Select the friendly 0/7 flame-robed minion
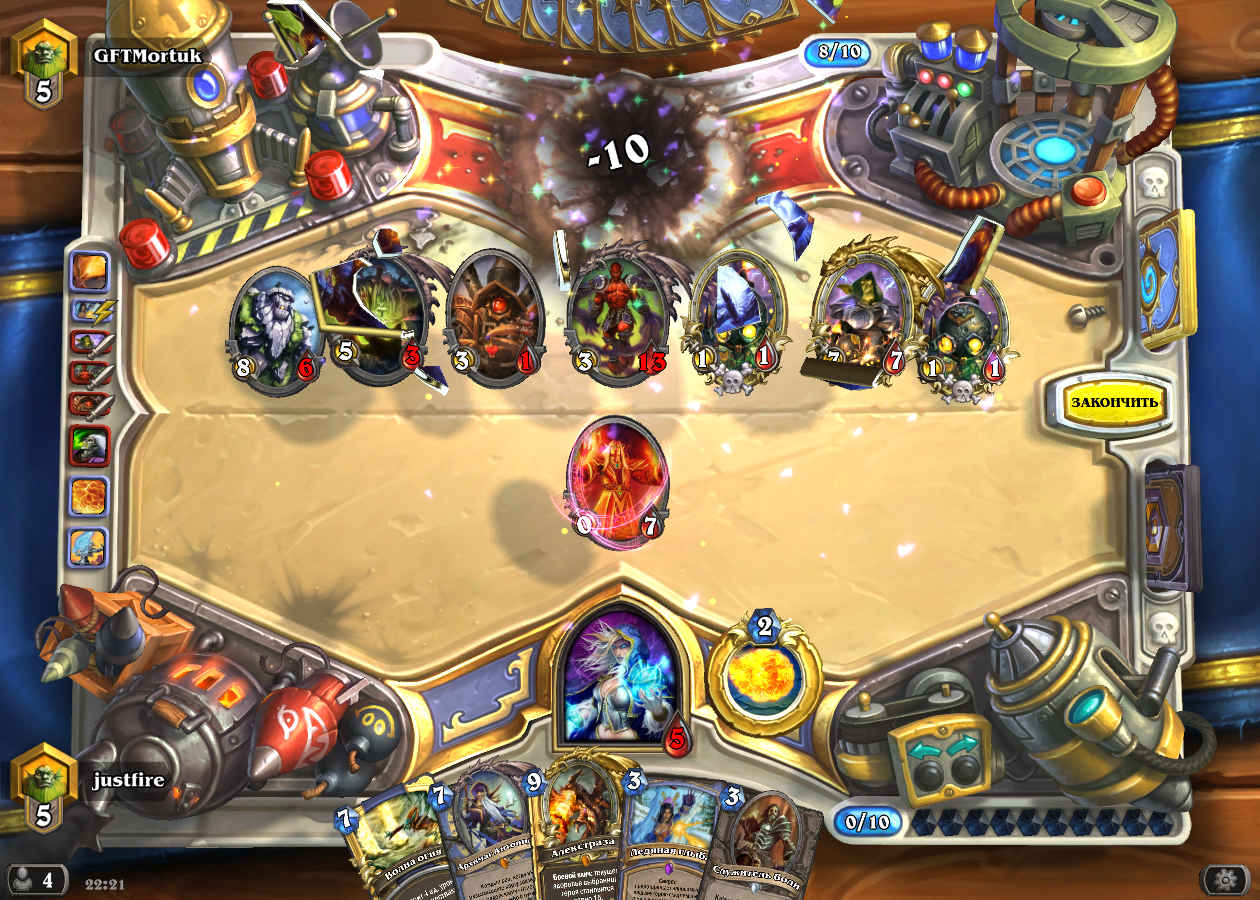 (x=616, y=480)
